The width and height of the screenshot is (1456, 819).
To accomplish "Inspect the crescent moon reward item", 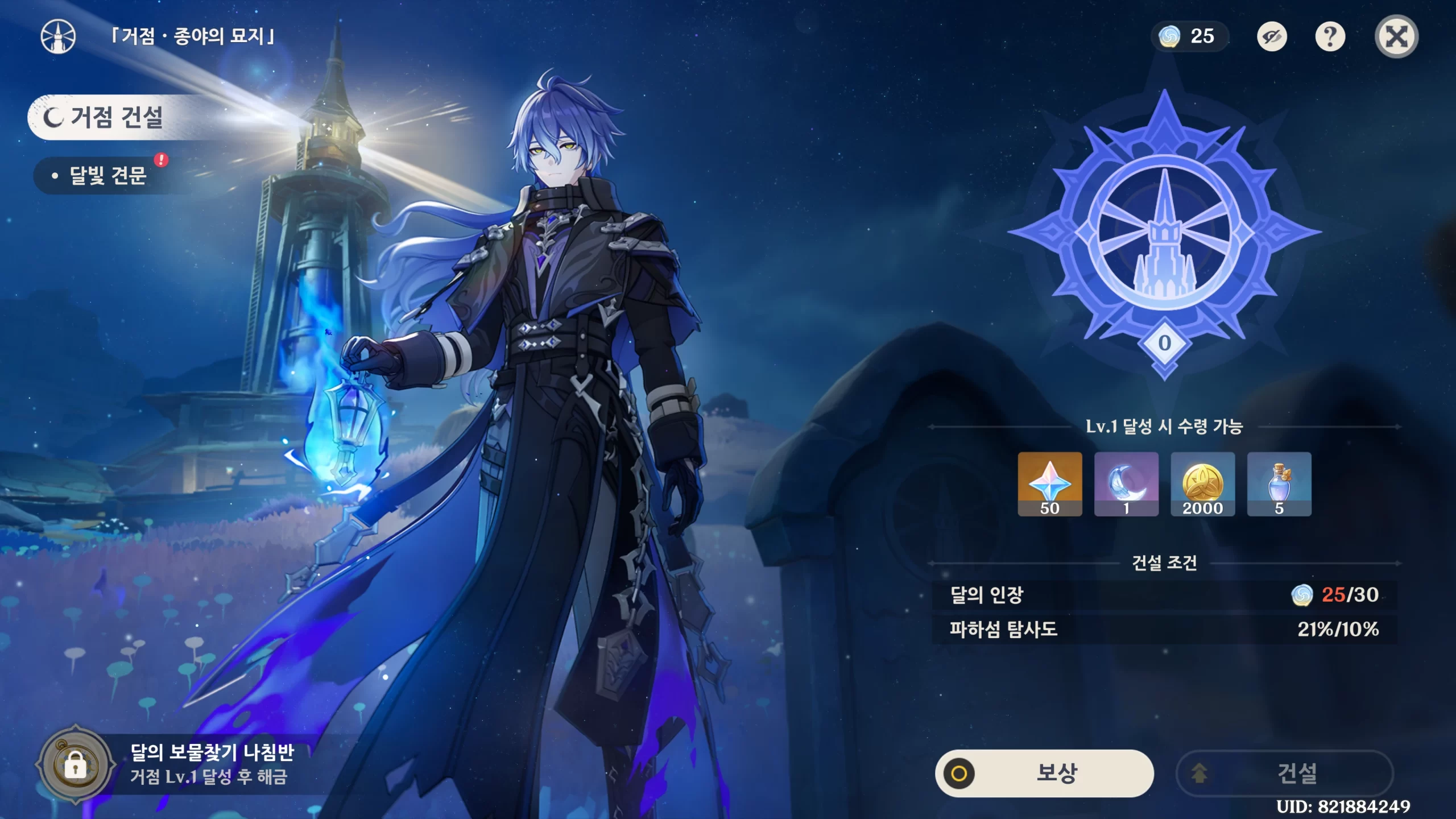I will point(1126,484).
